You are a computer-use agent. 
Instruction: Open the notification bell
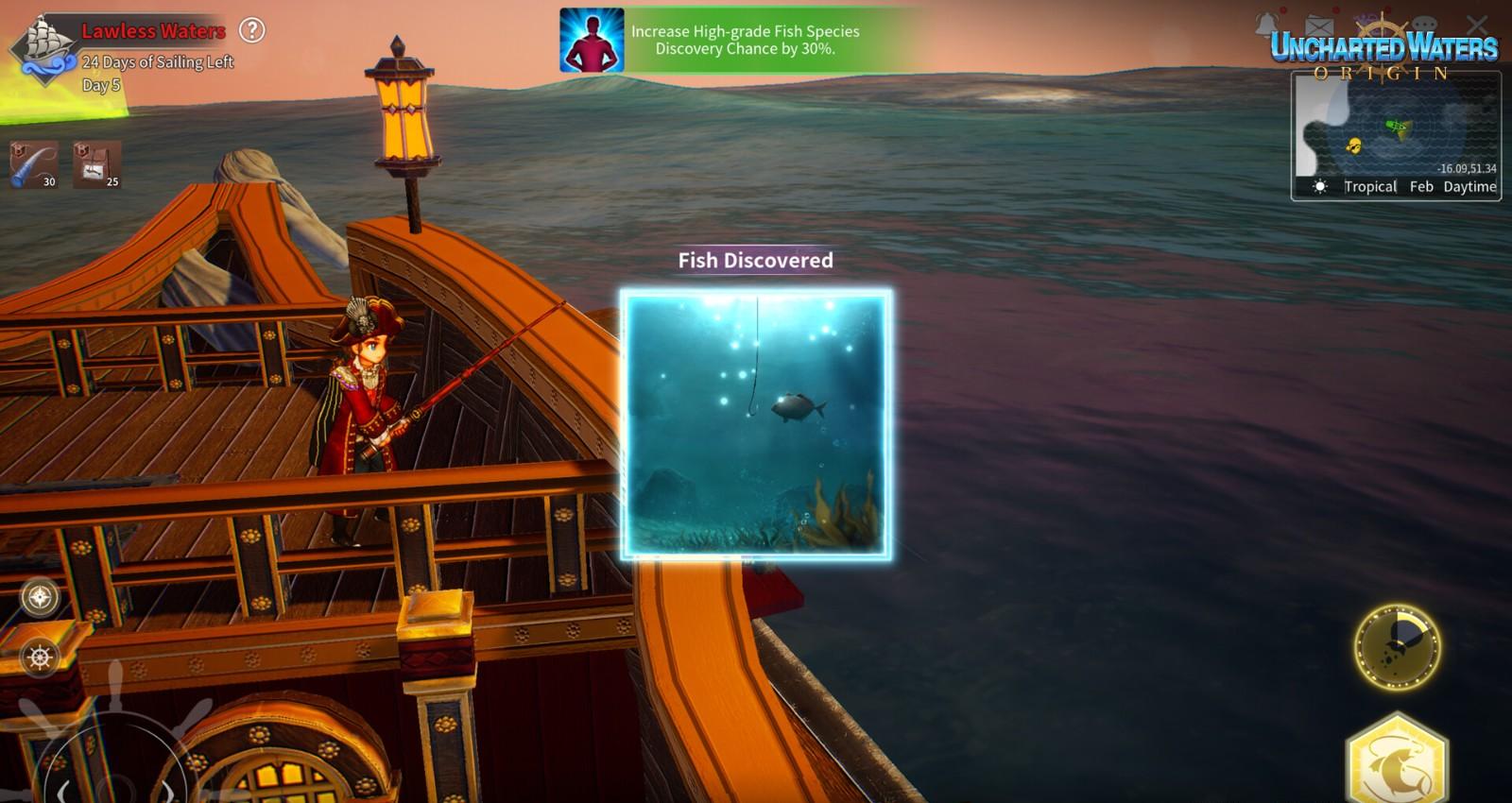(x=1267, y=25)
